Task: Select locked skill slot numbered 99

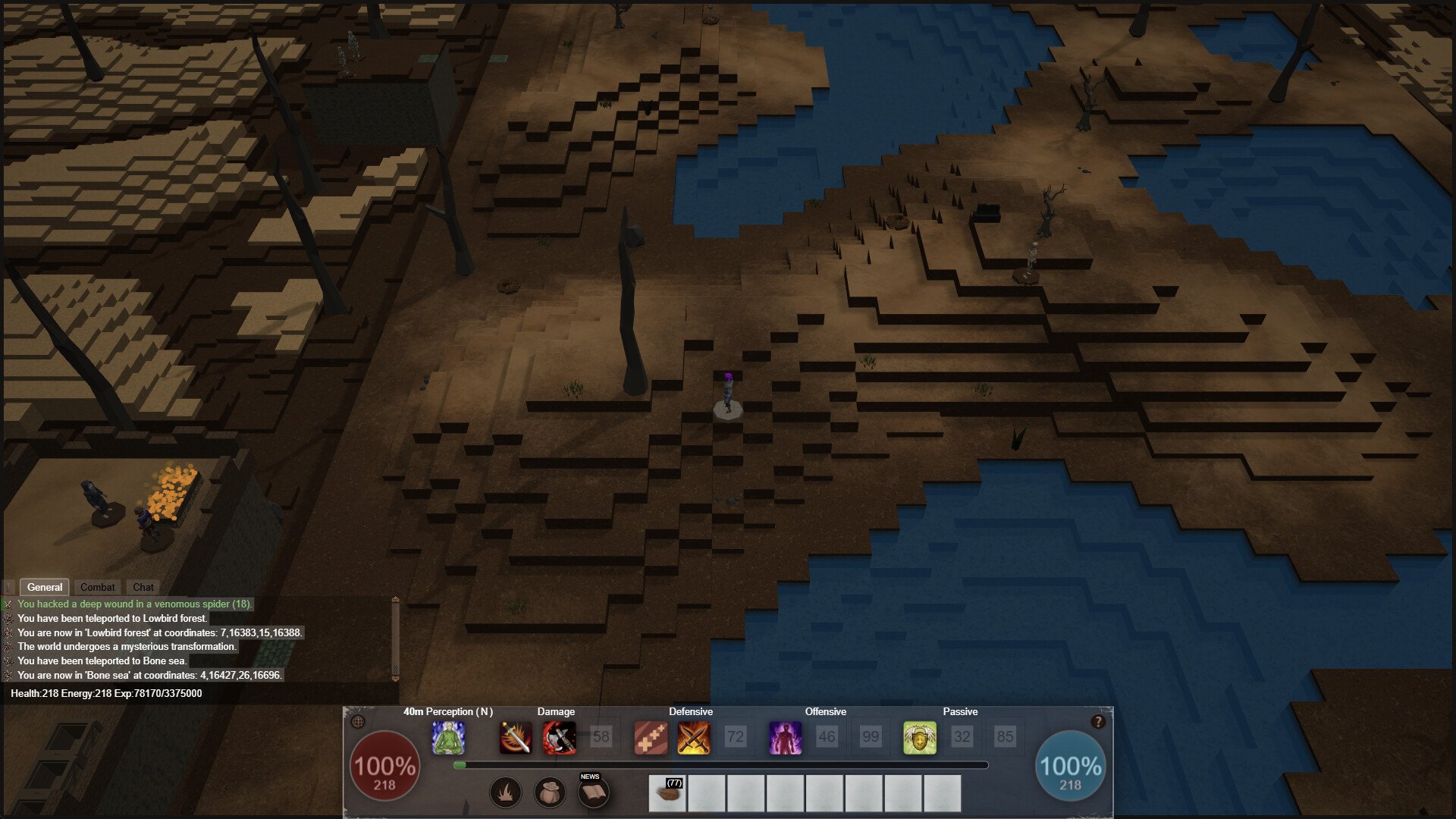Action: (871, 737)
